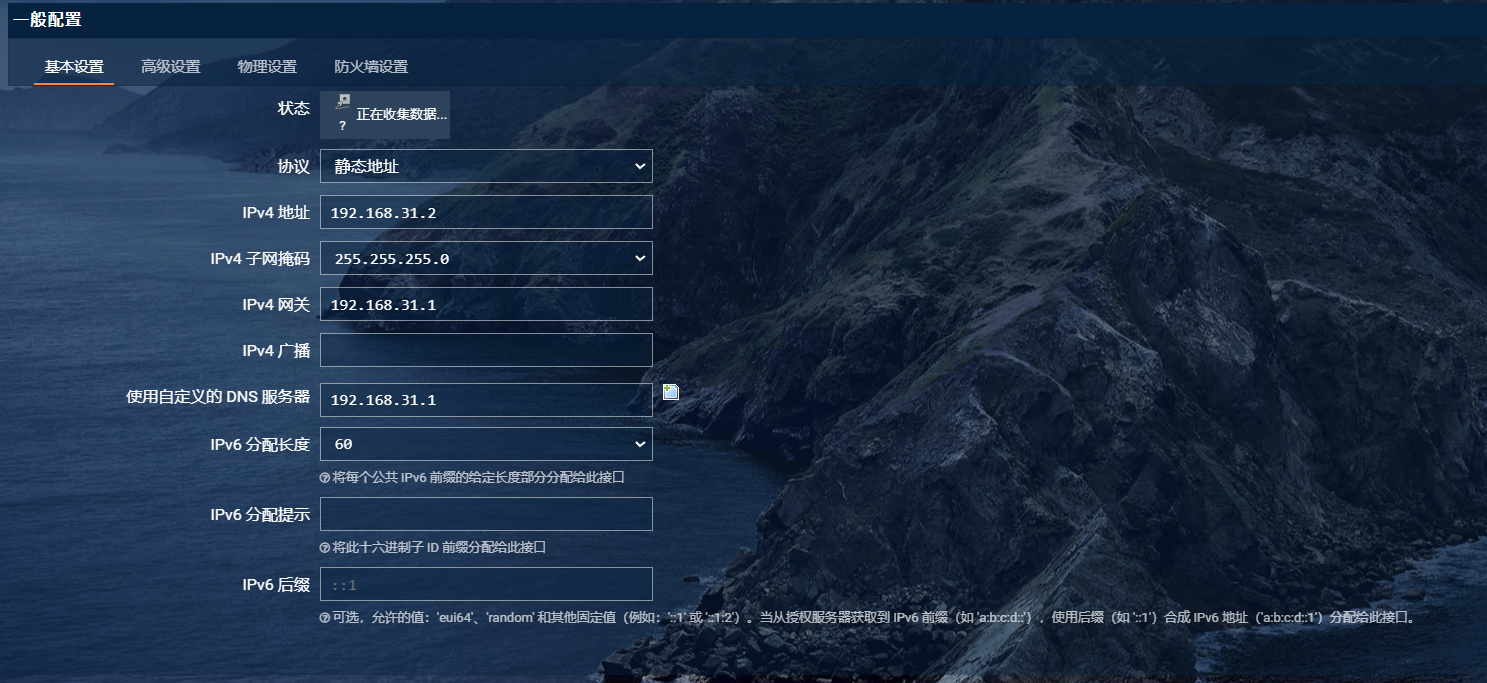
Task: Expand the IPv4 子网掩码 dropdown
Action: click(x=486, y=259)
